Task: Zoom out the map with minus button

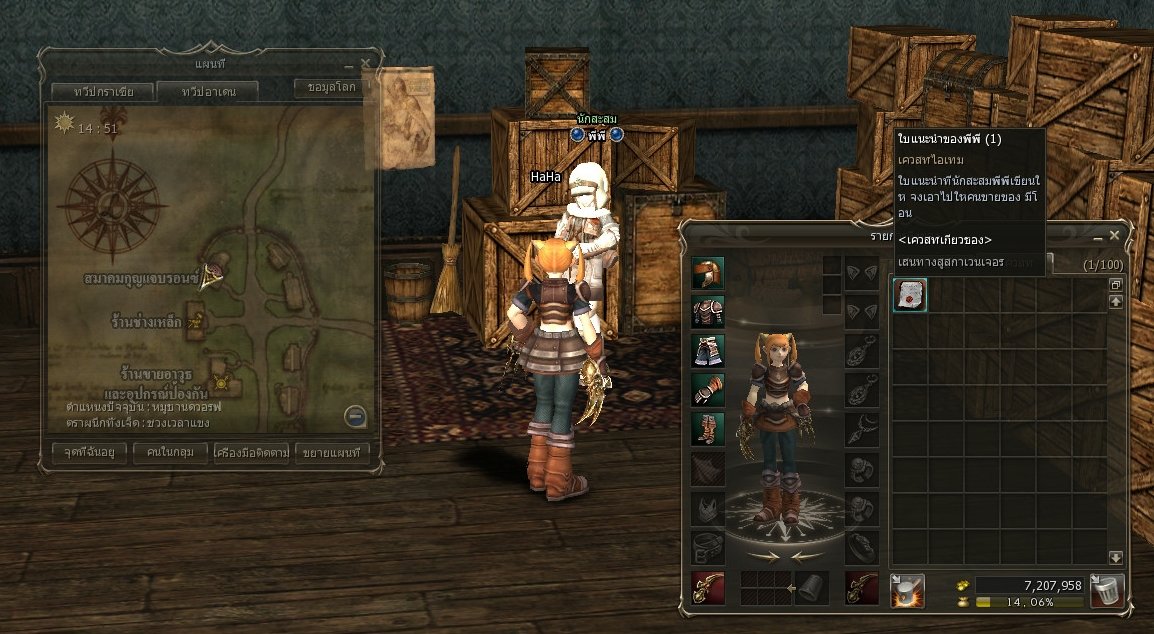Action: pos(355,417)
